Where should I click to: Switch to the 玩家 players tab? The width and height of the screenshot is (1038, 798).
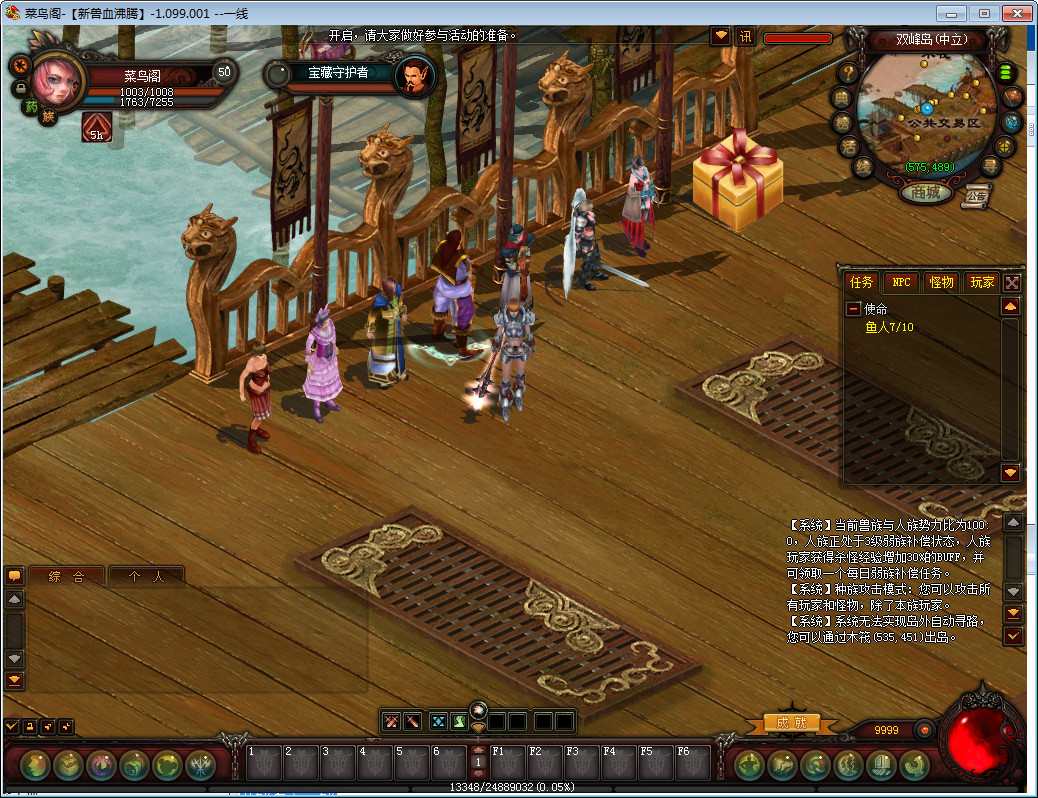click(981, 282)
